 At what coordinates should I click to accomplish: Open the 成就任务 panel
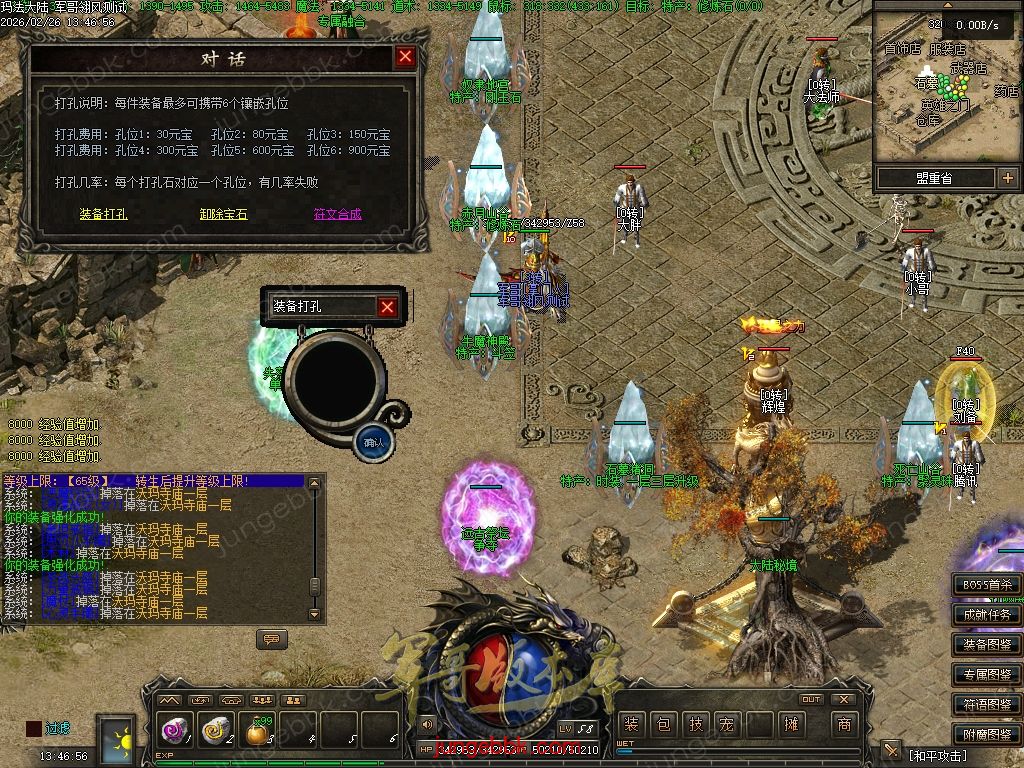tap(986, 615)
